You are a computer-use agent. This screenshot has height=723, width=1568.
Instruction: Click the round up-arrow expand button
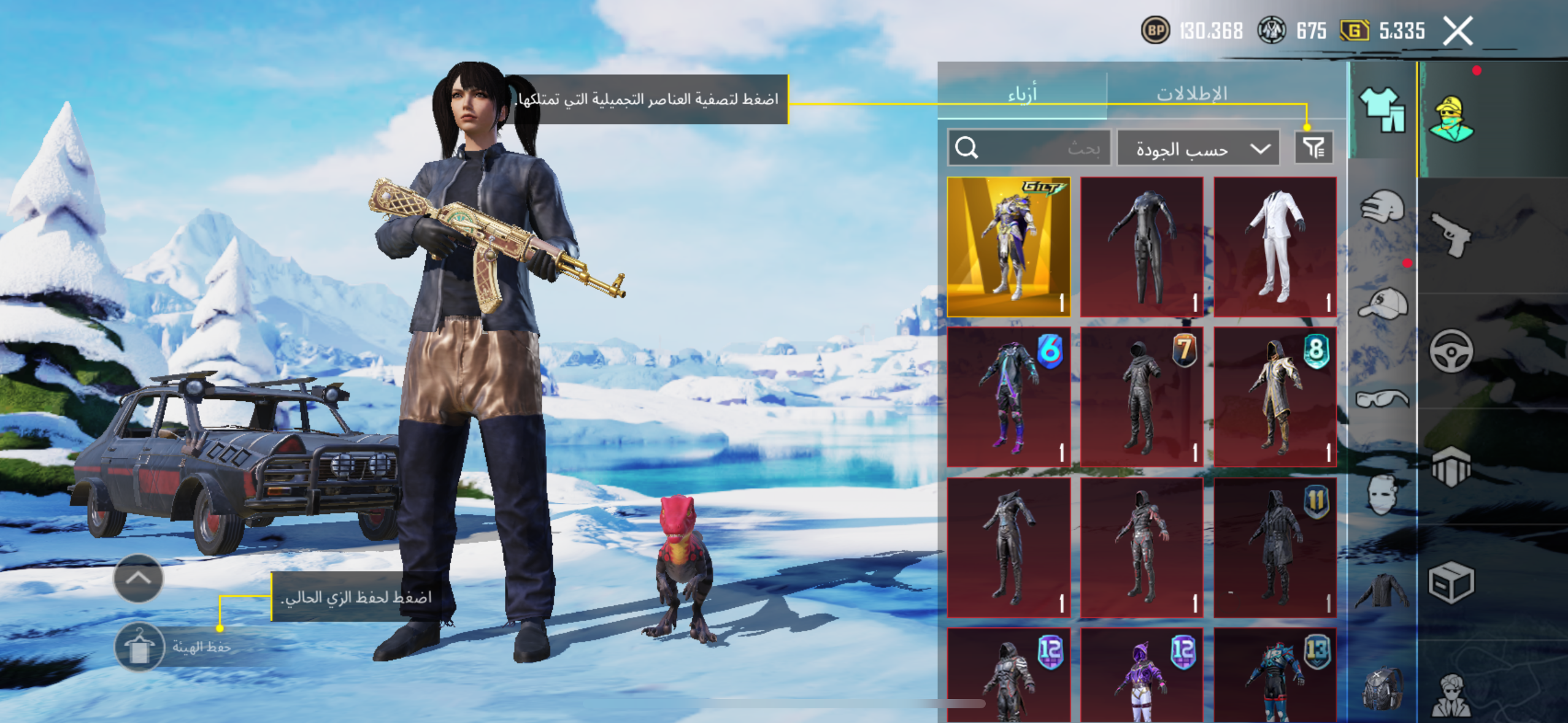139,578
